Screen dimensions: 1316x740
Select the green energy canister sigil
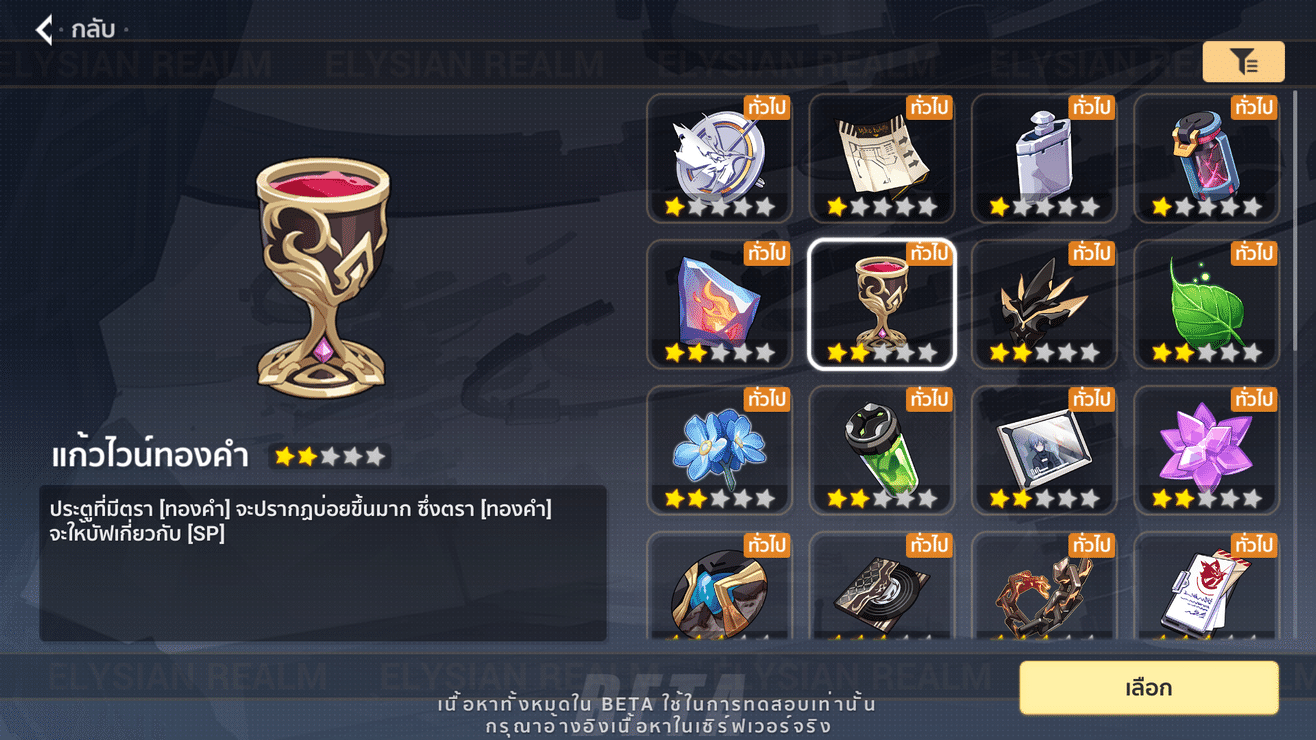pos(882,449)
